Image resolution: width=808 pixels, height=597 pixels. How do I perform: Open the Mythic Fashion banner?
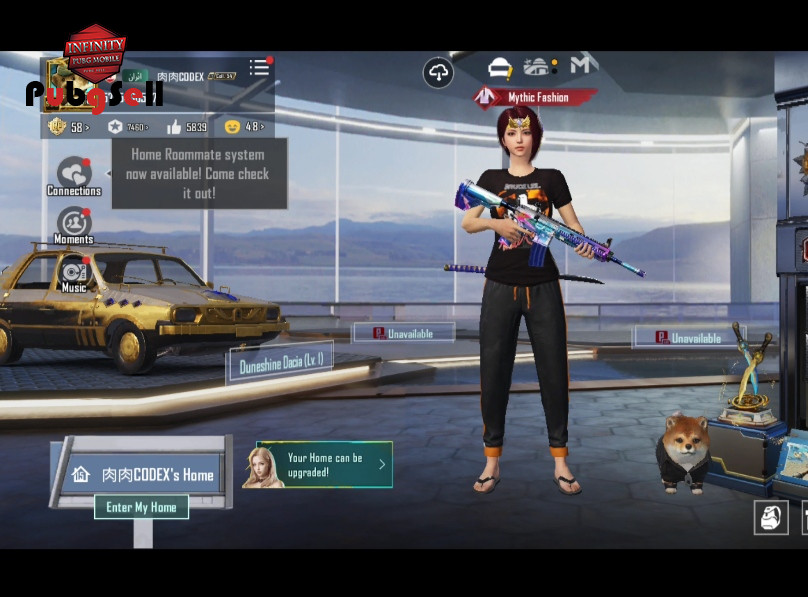click(x=536, y=98)
